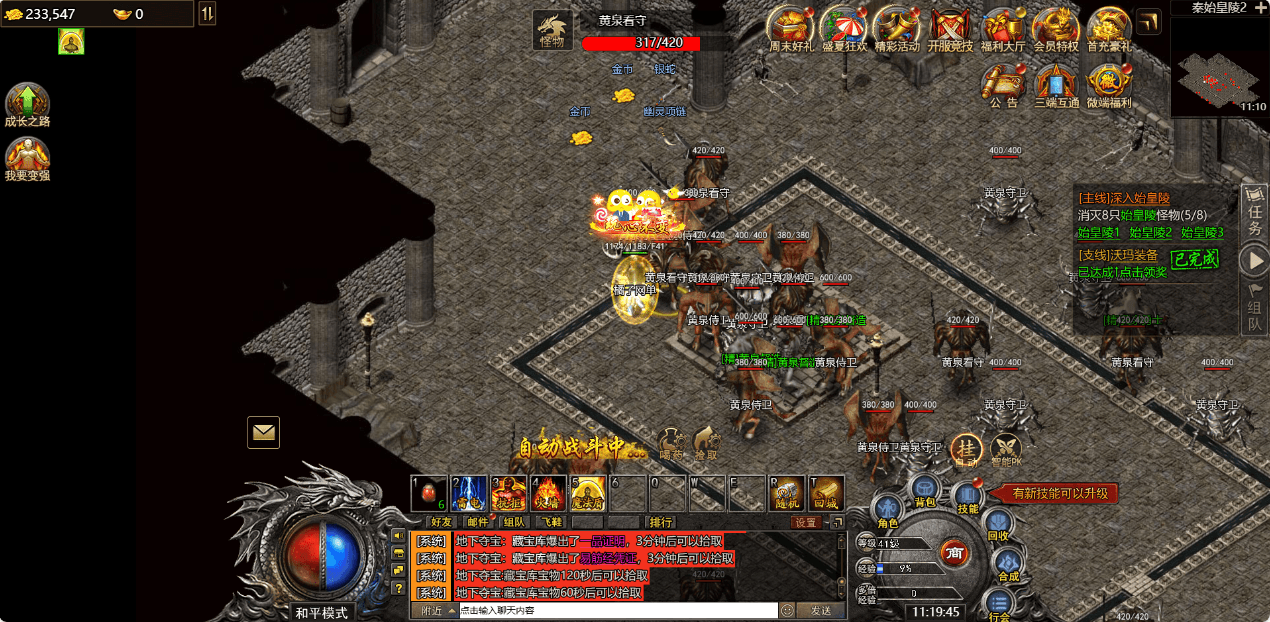
Task: Open the 公告 announcement scroll
Action: tap(1003, 83)
